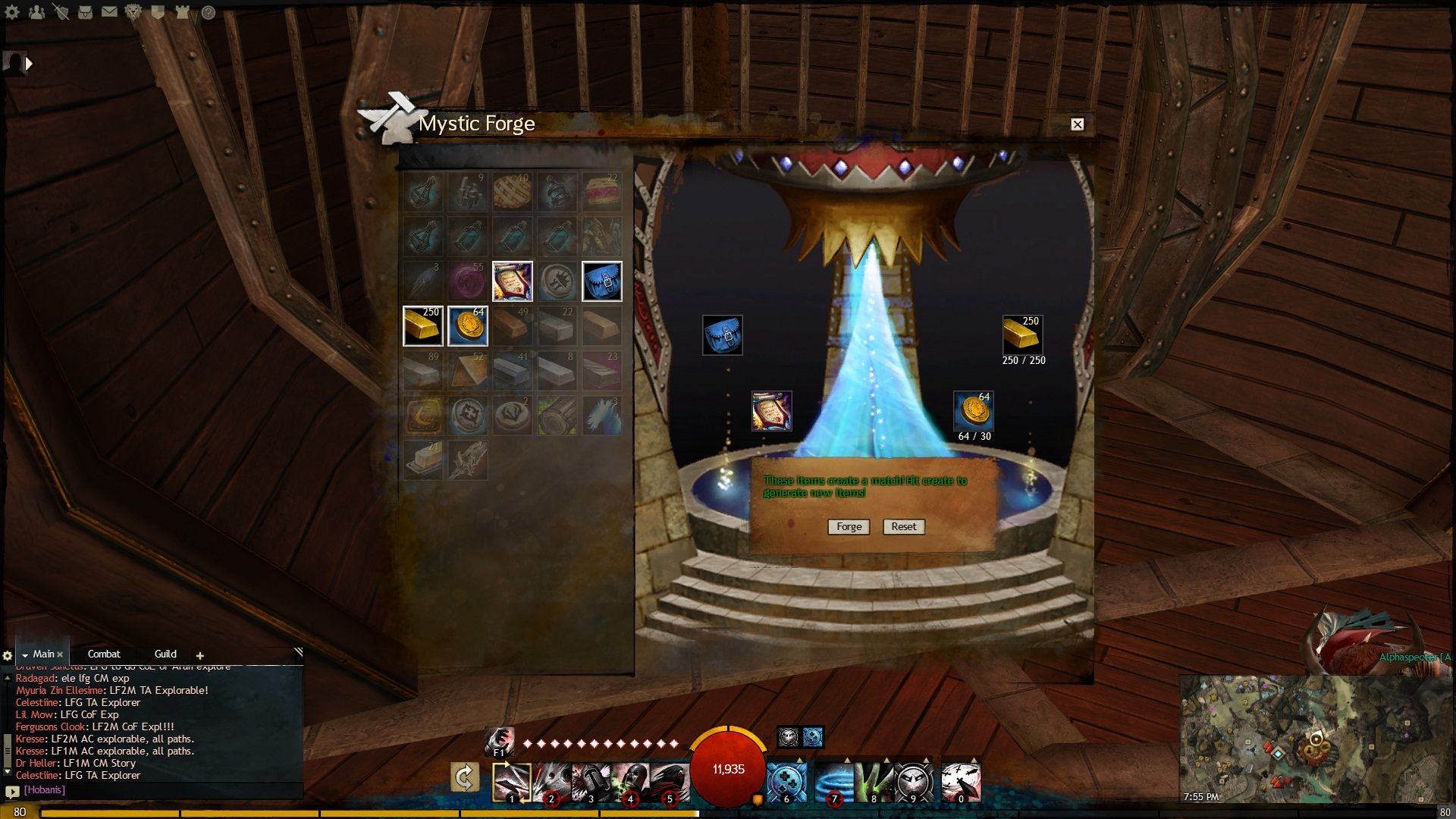Swap weapons with the circular arrow button
1456x819 pixels.
click(x=464, y=777)
